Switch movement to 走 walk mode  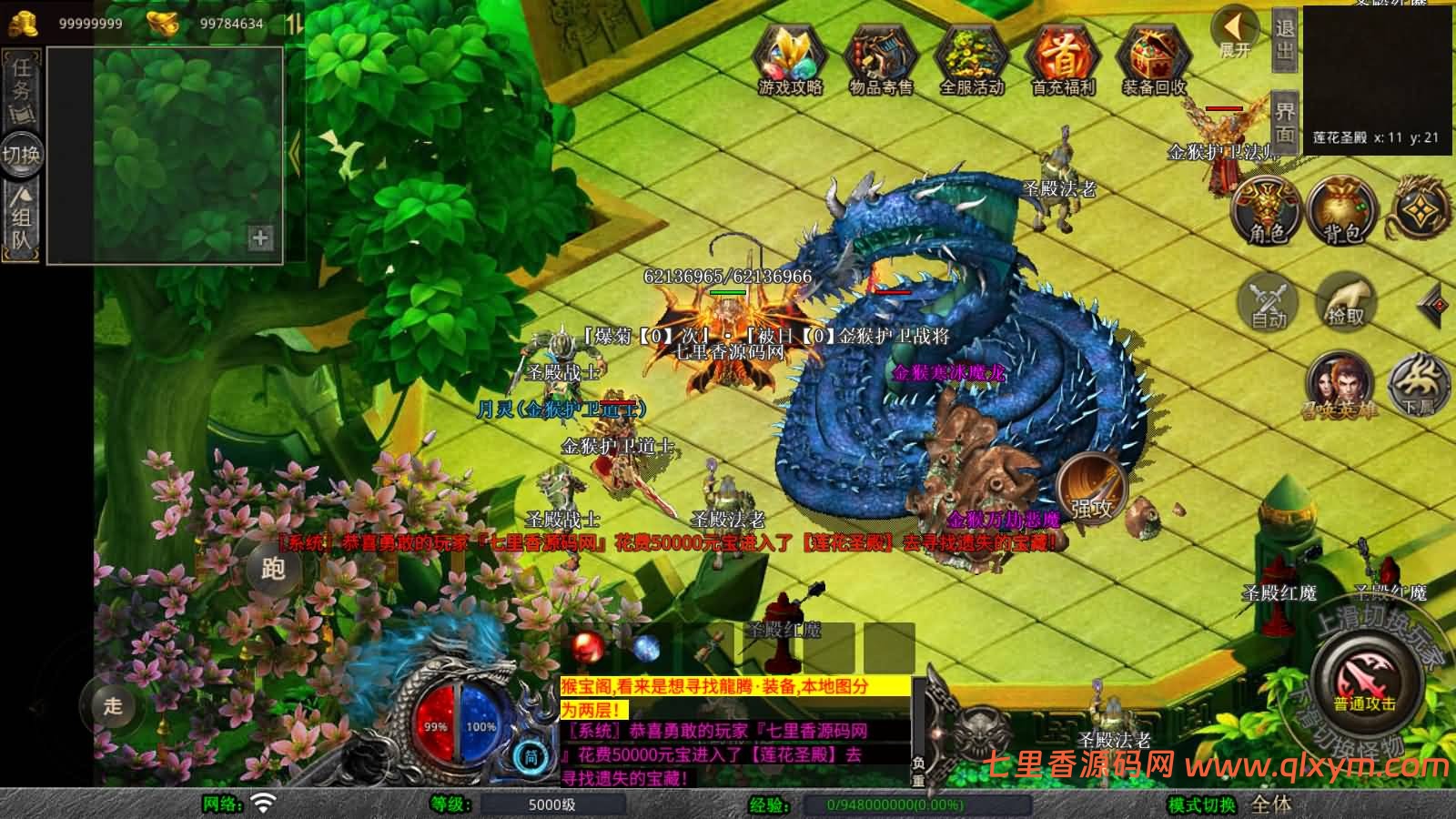113,705
